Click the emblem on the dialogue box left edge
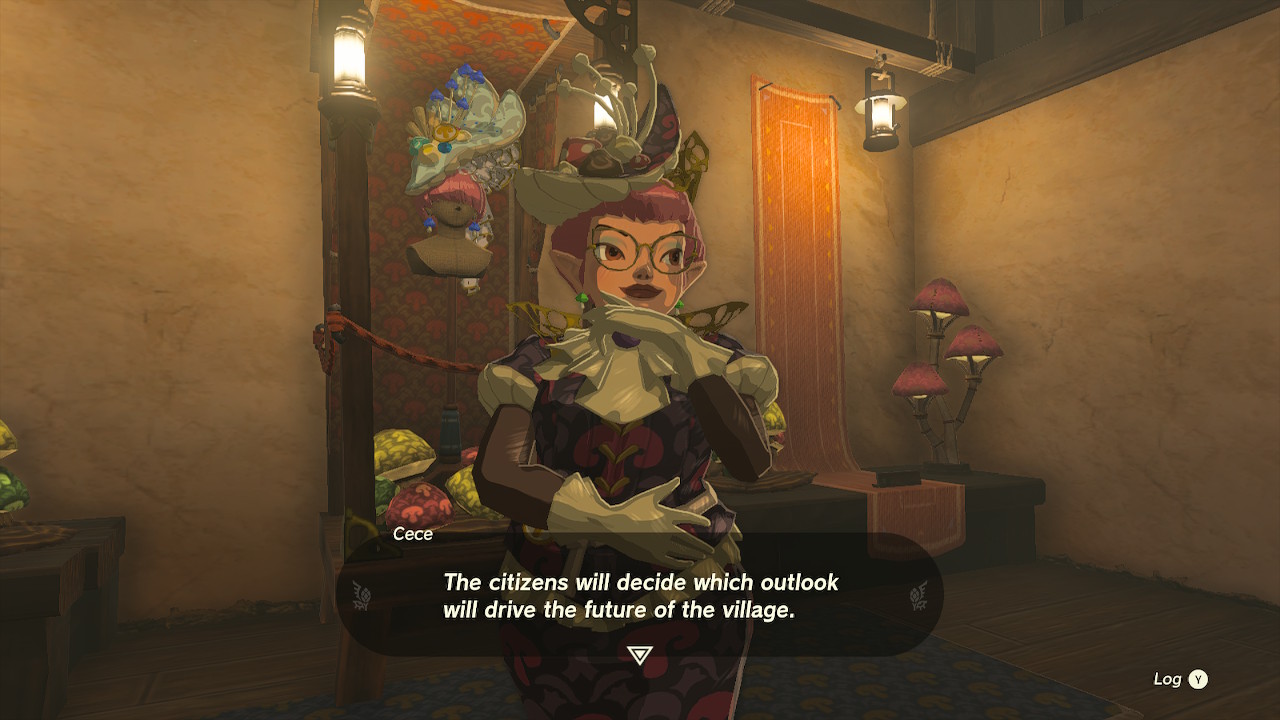 pos(363,594)
